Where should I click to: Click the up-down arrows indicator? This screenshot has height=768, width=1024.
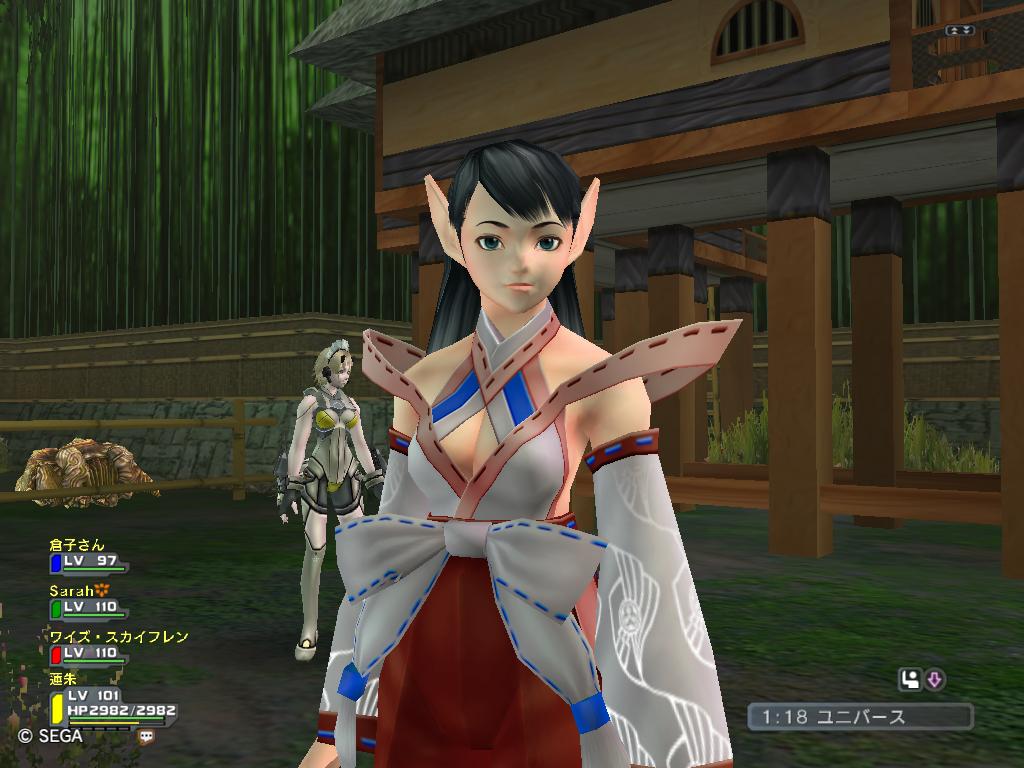click(x=962, y=31)
